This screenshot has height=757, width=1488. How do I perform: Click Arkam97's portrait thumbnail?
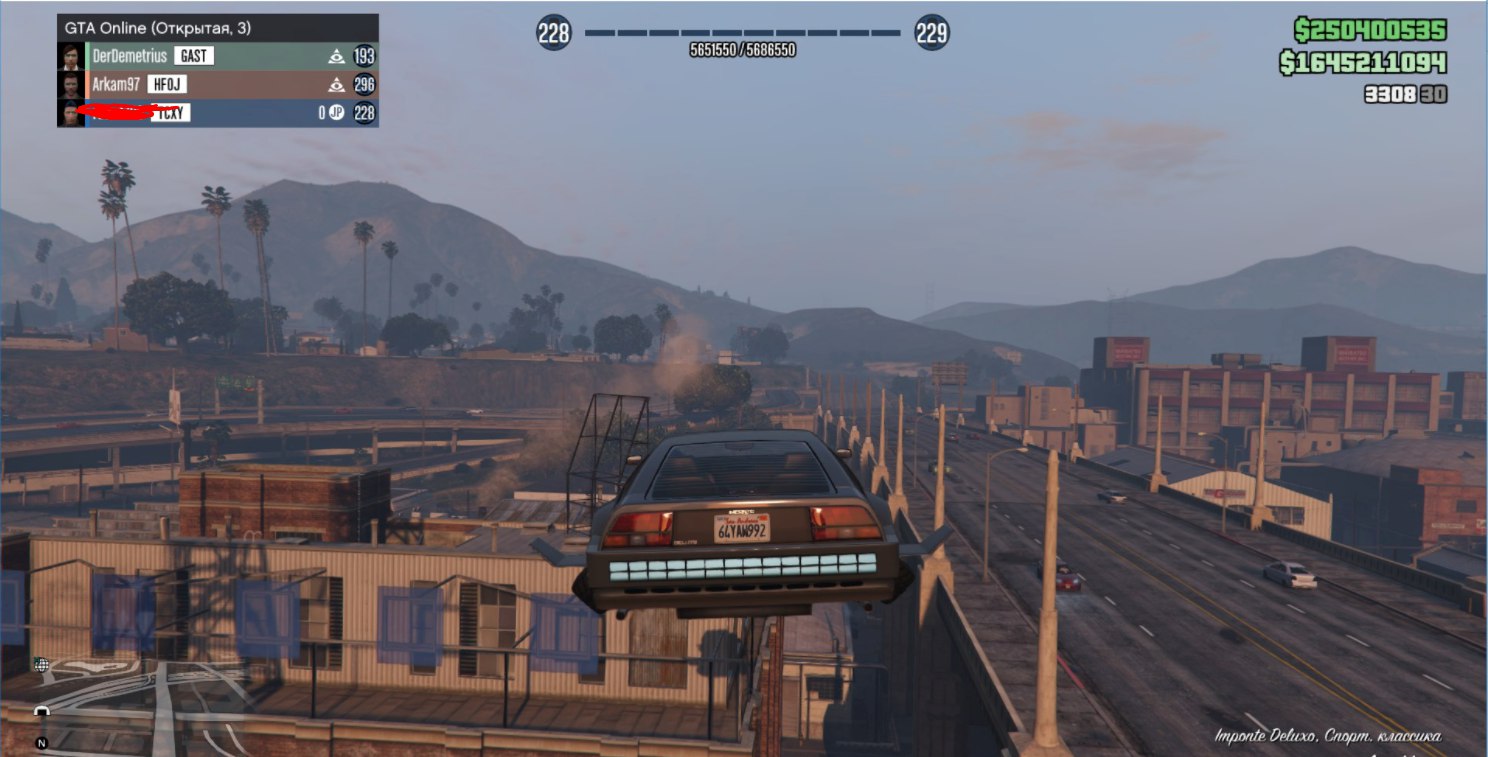point(71,85)
